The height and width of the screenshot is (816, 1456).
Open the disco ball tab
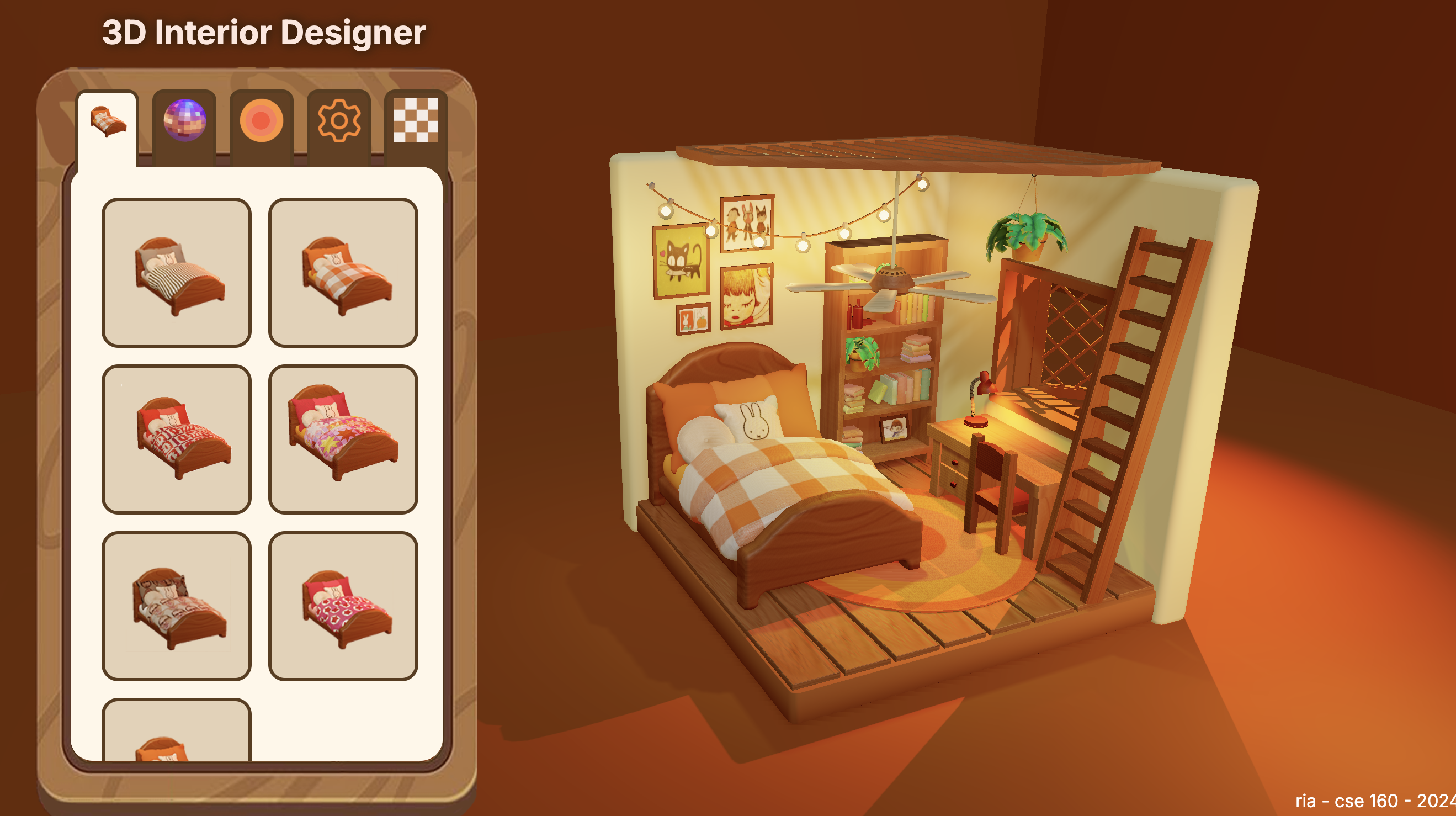tap(184, 120)
